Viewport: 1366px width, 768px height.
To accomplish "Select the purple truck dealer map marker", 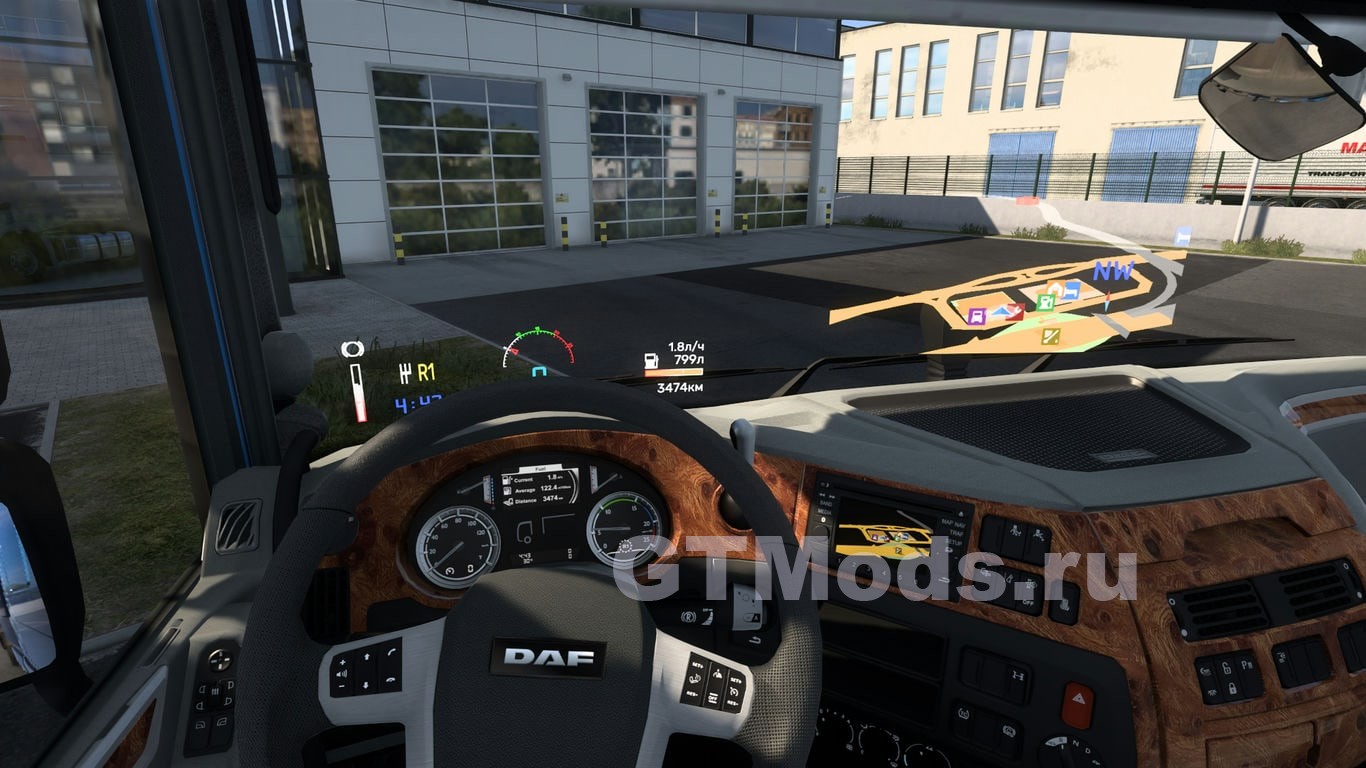I will point(976,316).
